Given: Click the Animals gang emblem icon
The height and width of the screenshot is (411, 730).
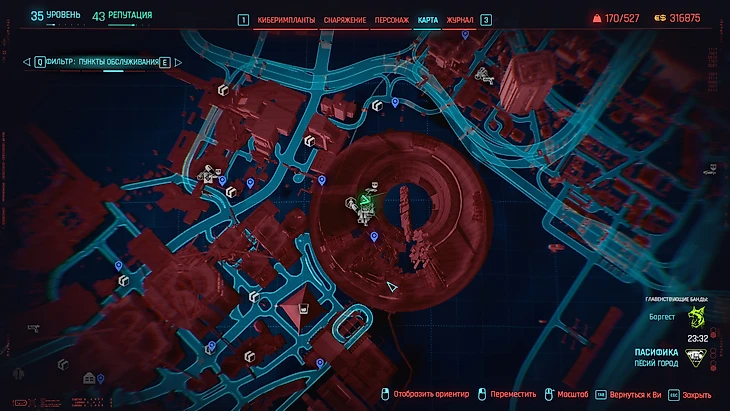Looking at the screenshot, I should [696, 317].
